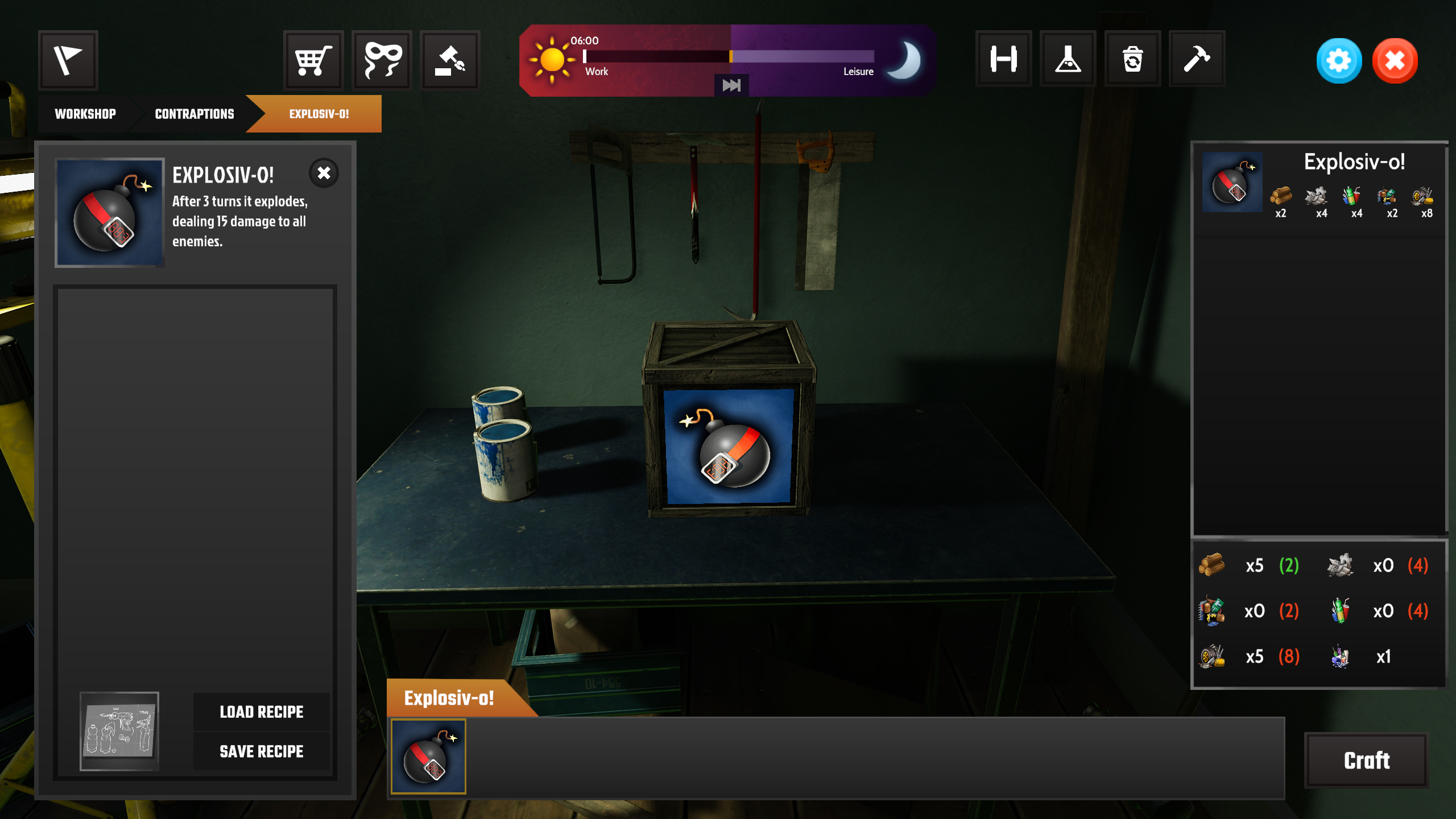Save the current recipe
Image resolution: width=1456 pixels, height=819 pixels.
pos(262,751)
